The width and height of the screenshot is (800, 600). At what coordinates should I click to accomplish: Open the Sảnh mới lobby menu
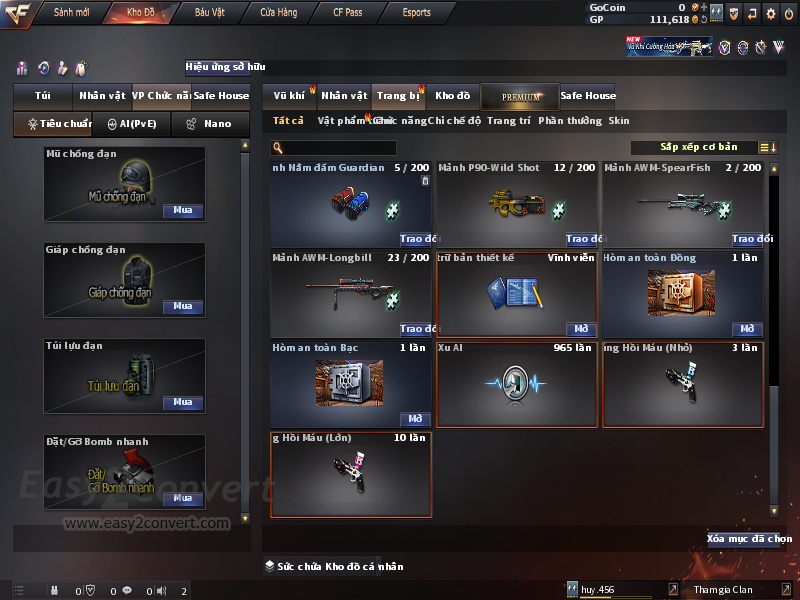click(72, 12)
